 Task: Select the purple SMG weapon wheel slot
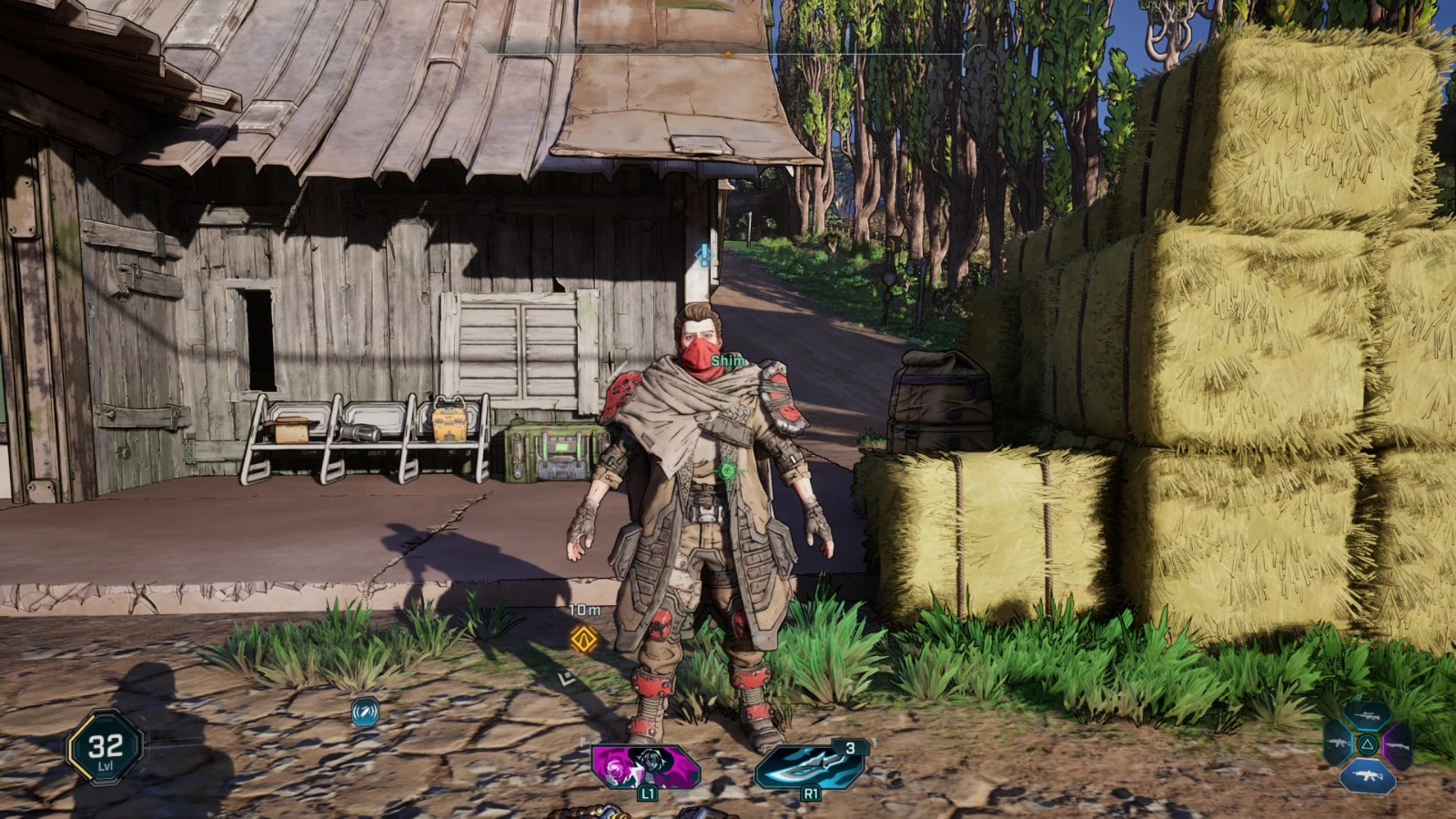click(1399, 744)
